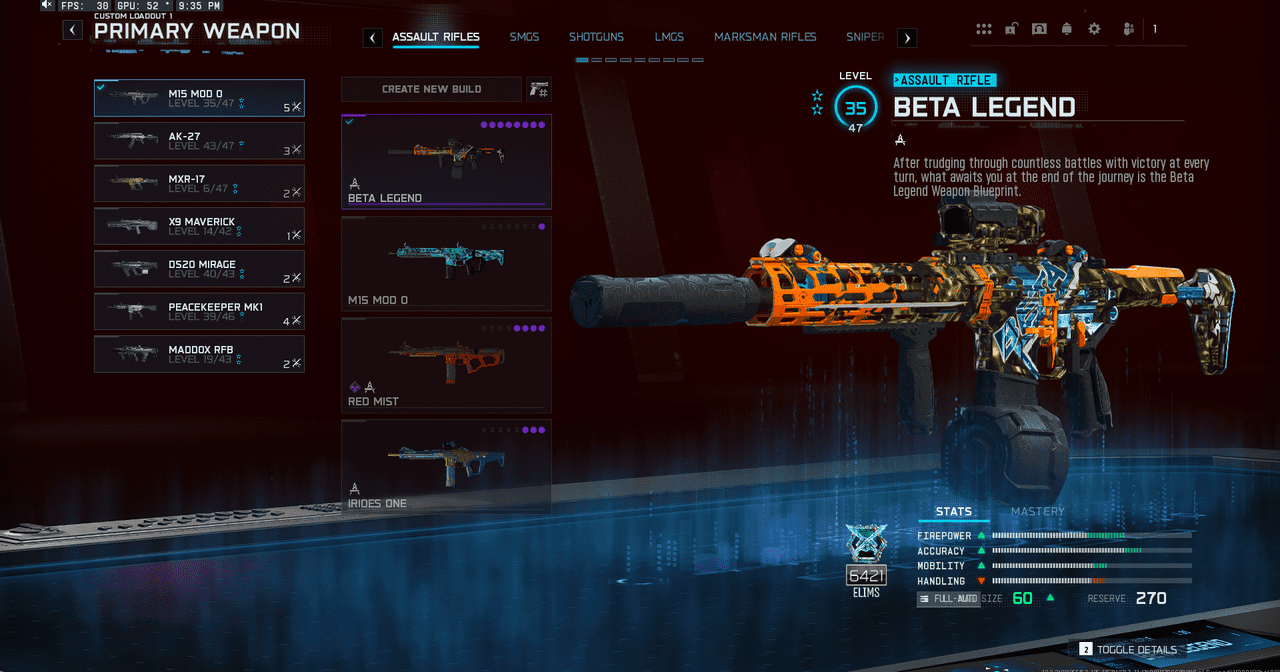Choose the Irides One blueprint

pyautogui.click(x=446, y=467)
